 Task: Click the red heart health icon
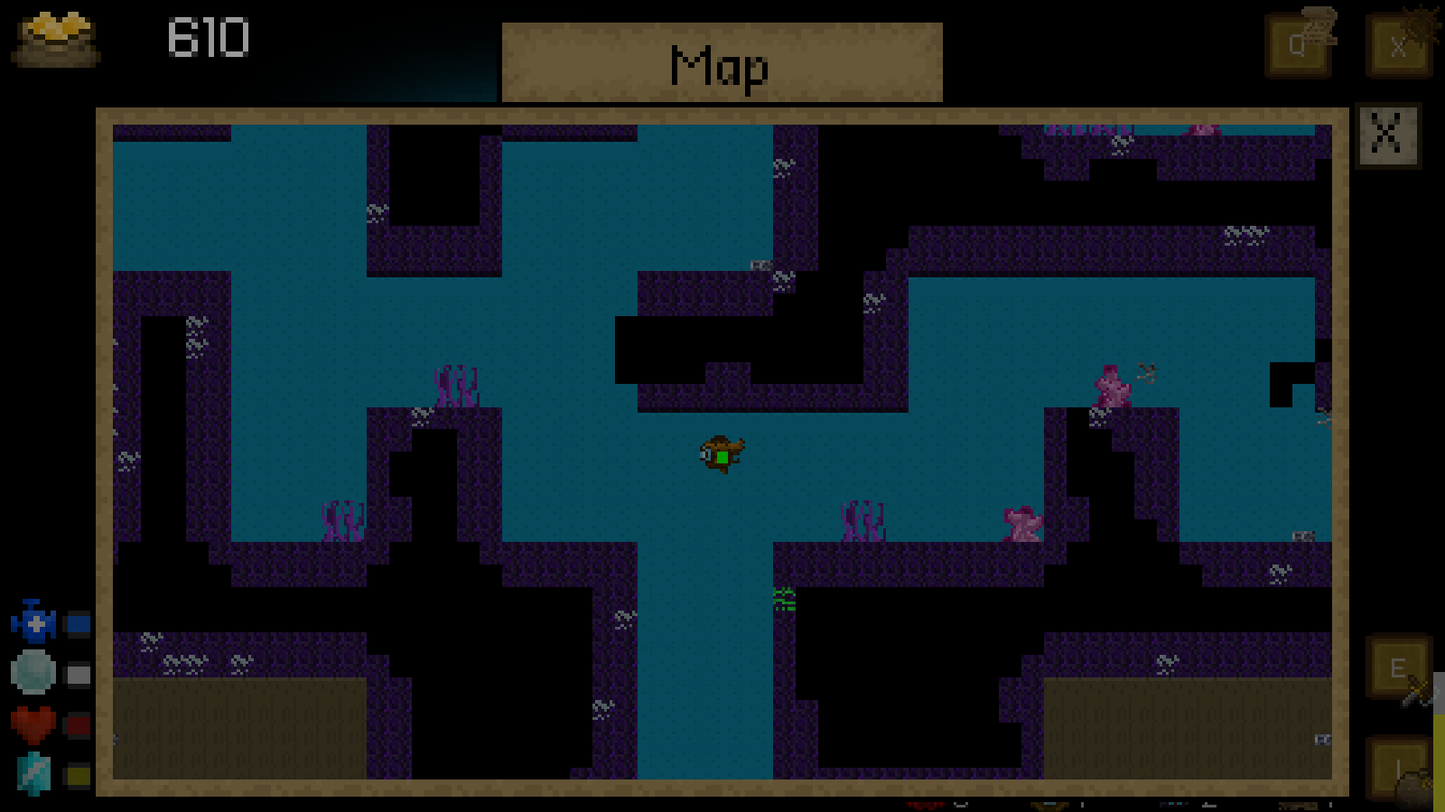point(35,722)
